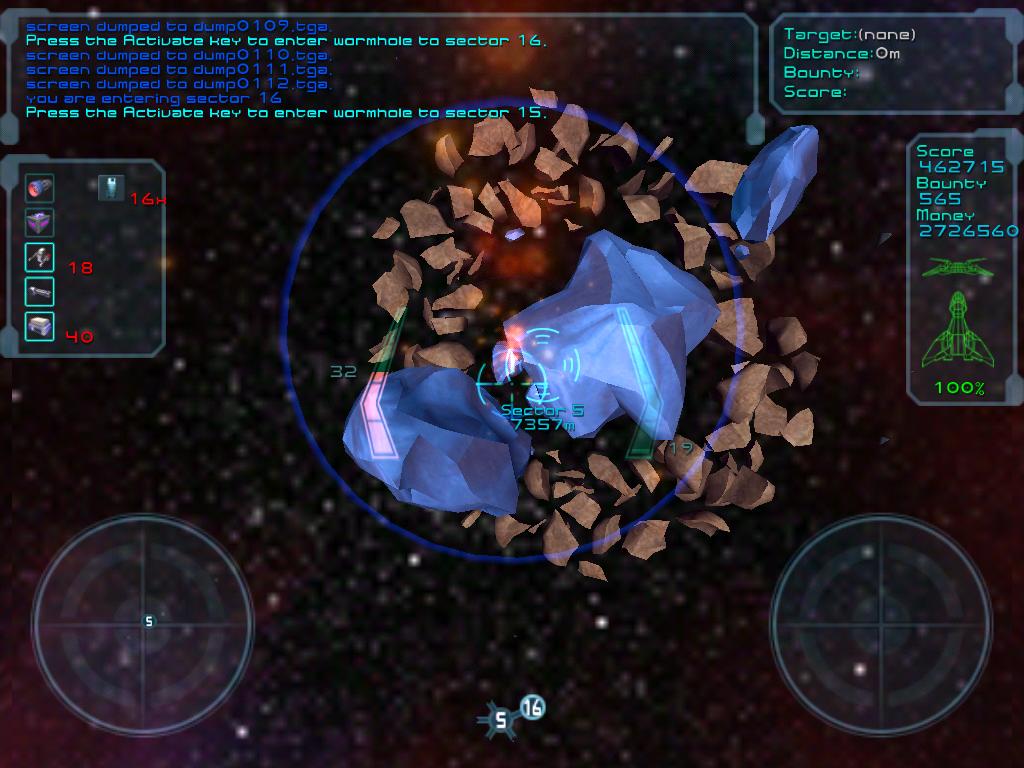
Task: Select the purple cube item slot
Action: 40,222
